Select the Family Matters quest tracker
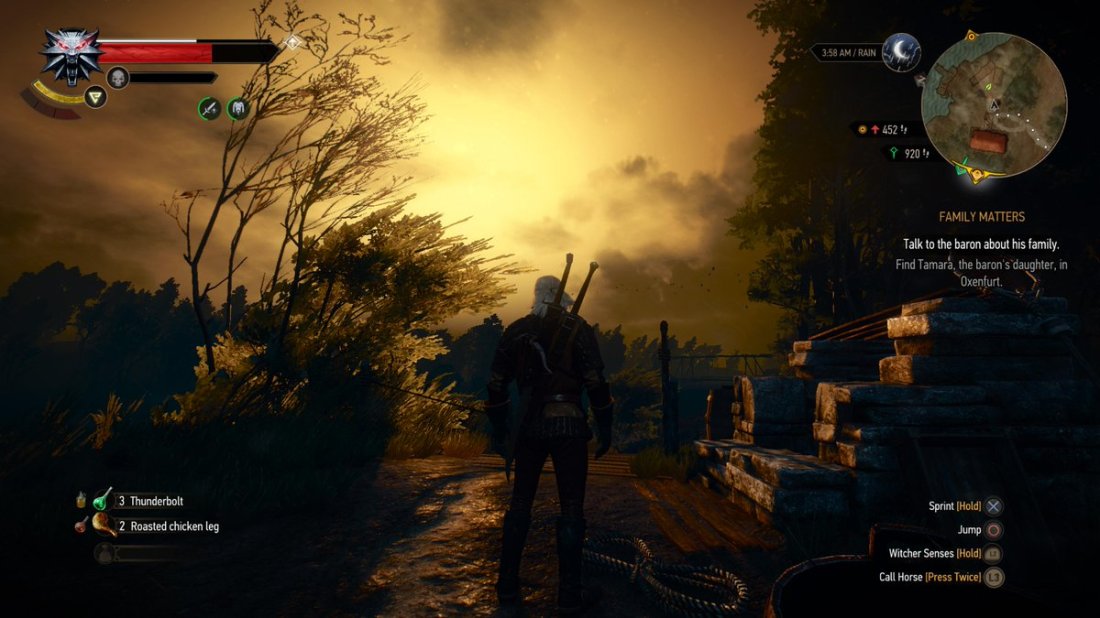 [x=981, y=216]
